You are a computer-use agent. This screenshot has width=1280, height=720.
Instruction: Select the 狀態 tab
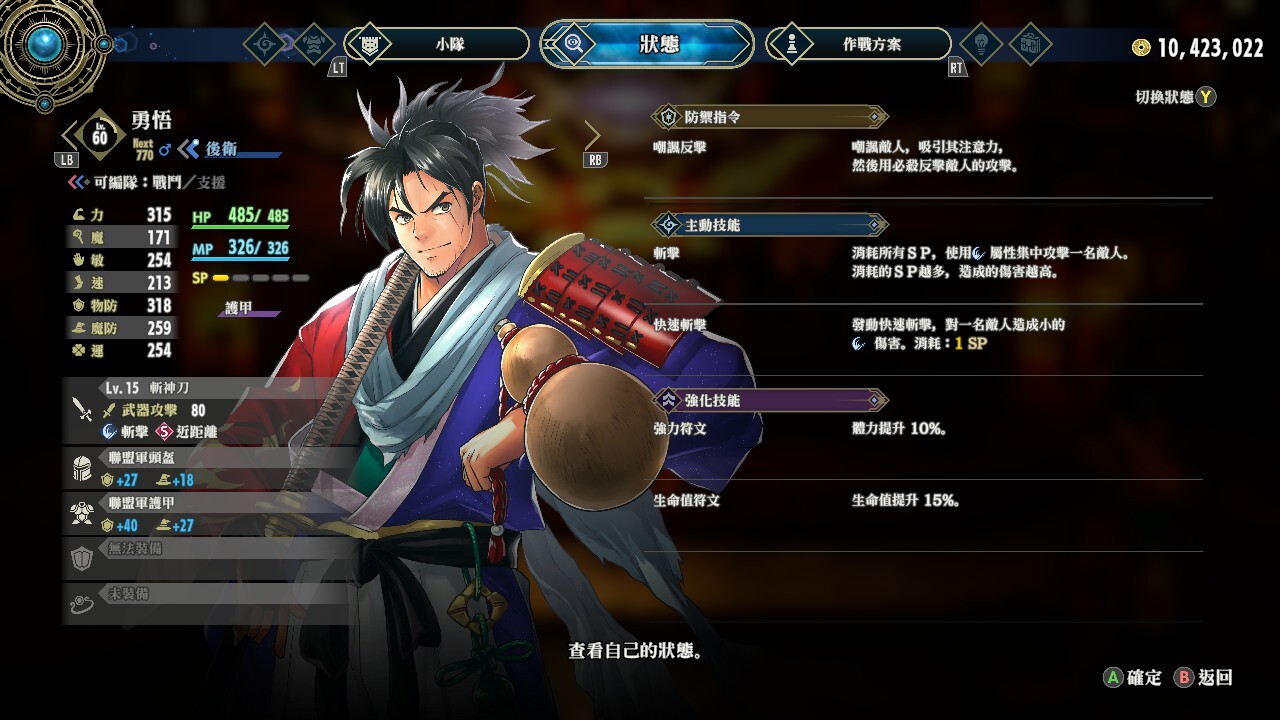coord(647,44)
